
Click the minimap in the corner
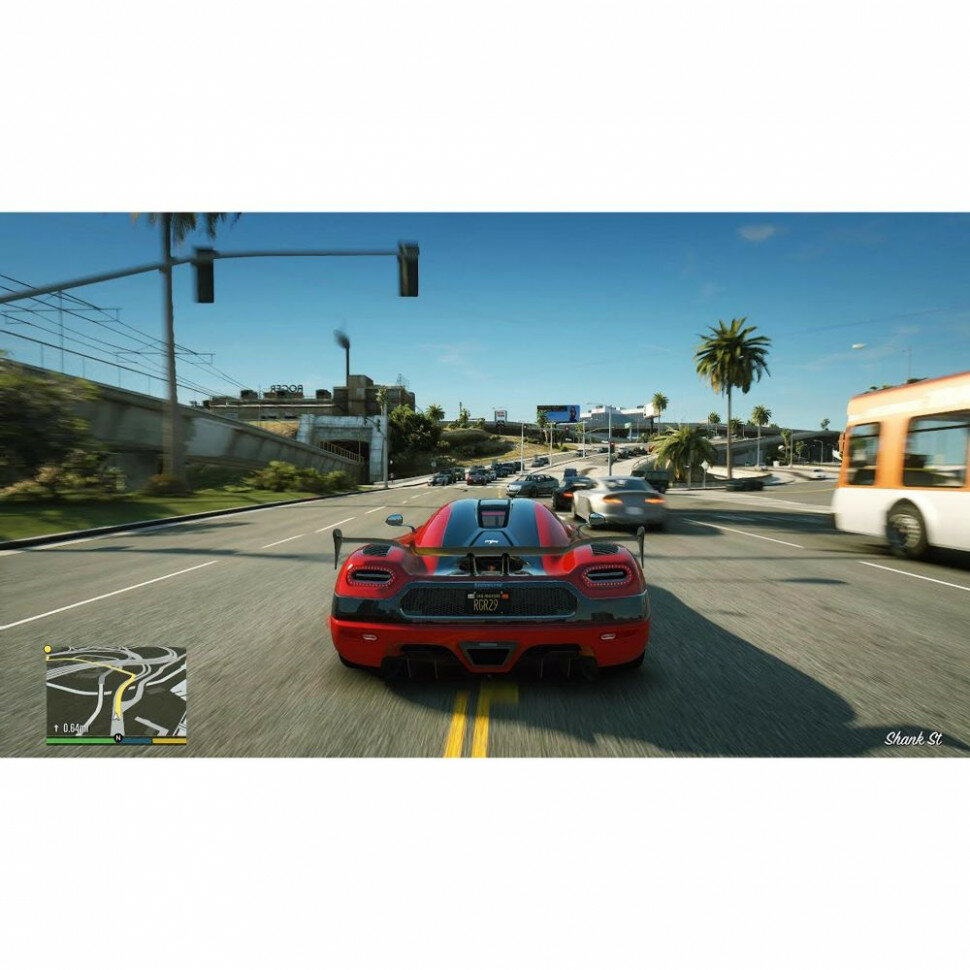(x=116, y=692)
